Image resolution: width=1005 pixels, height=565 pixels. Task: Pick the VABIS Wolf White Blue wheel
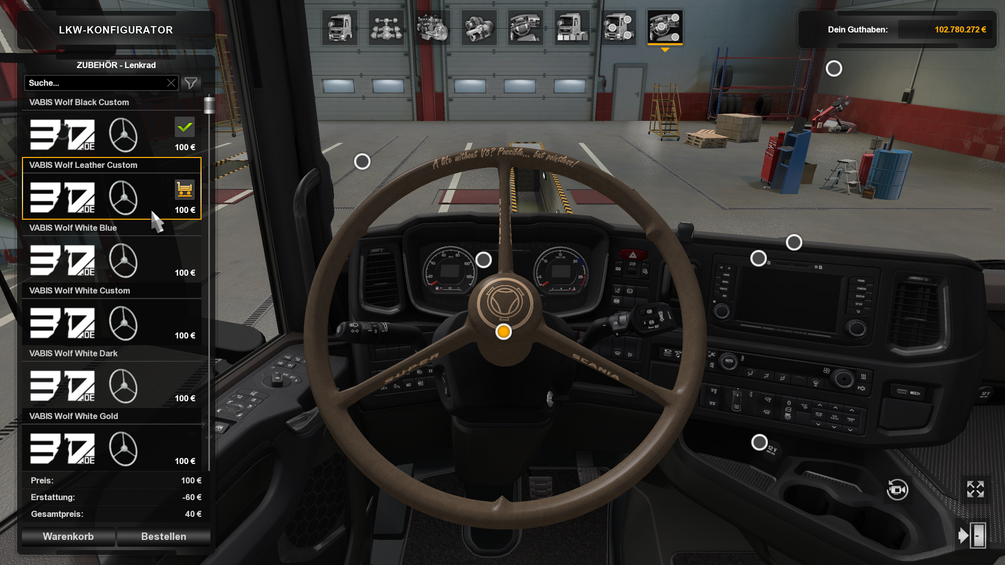(110, 260)
